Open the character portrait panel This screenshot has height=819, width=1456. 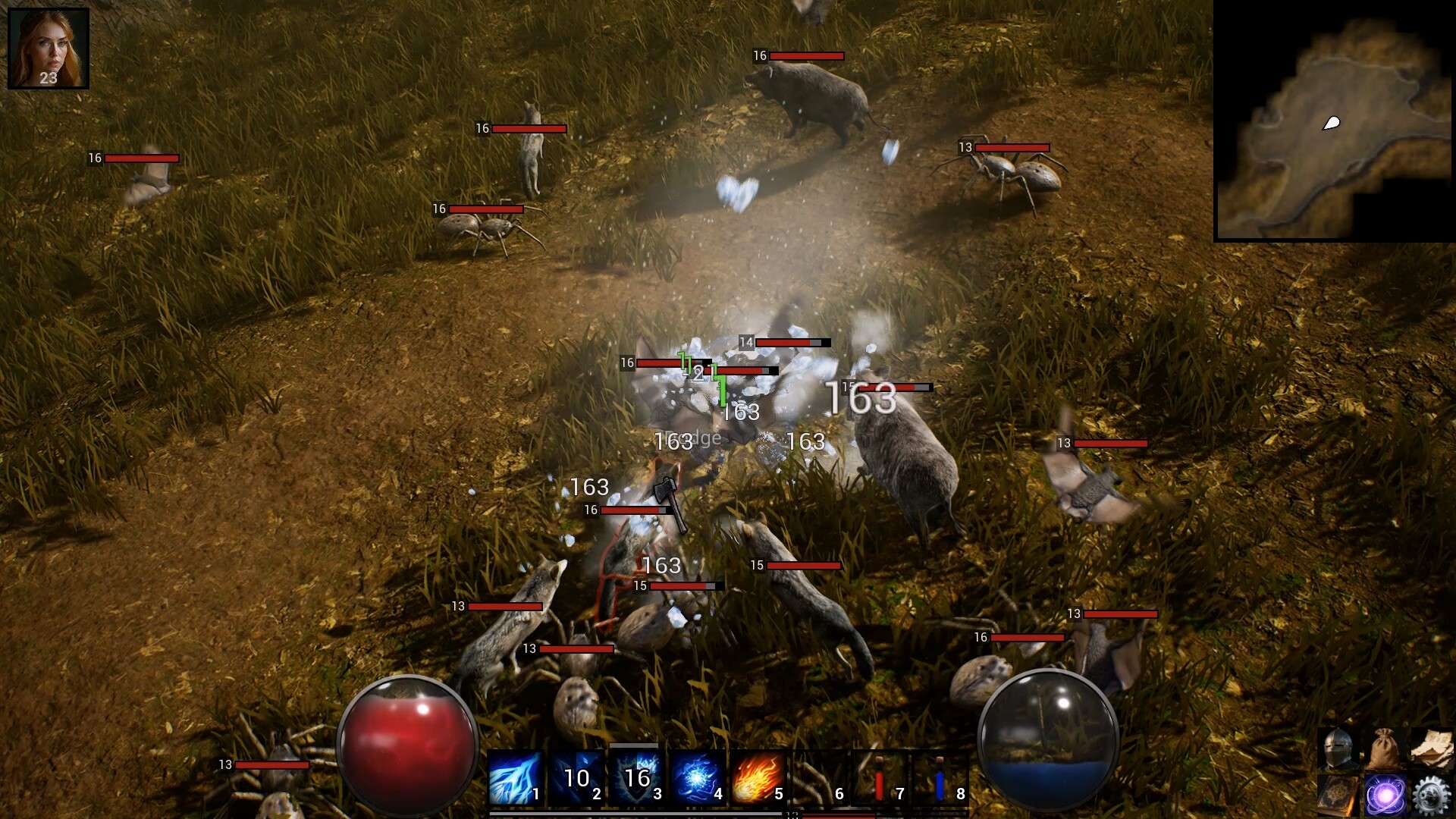(49, 49)
